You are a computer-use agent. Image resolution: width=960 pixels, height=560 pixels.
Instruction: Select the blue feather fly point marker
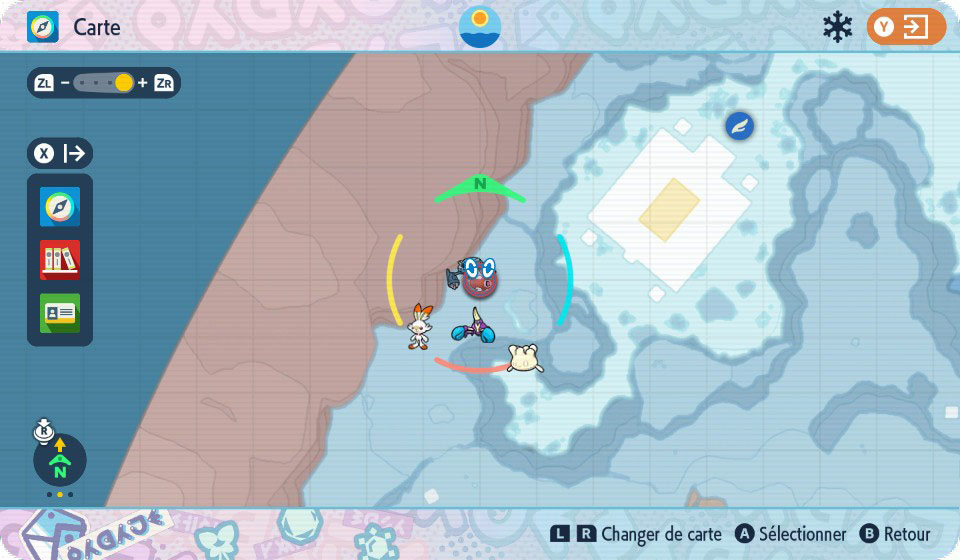[740, 127]
